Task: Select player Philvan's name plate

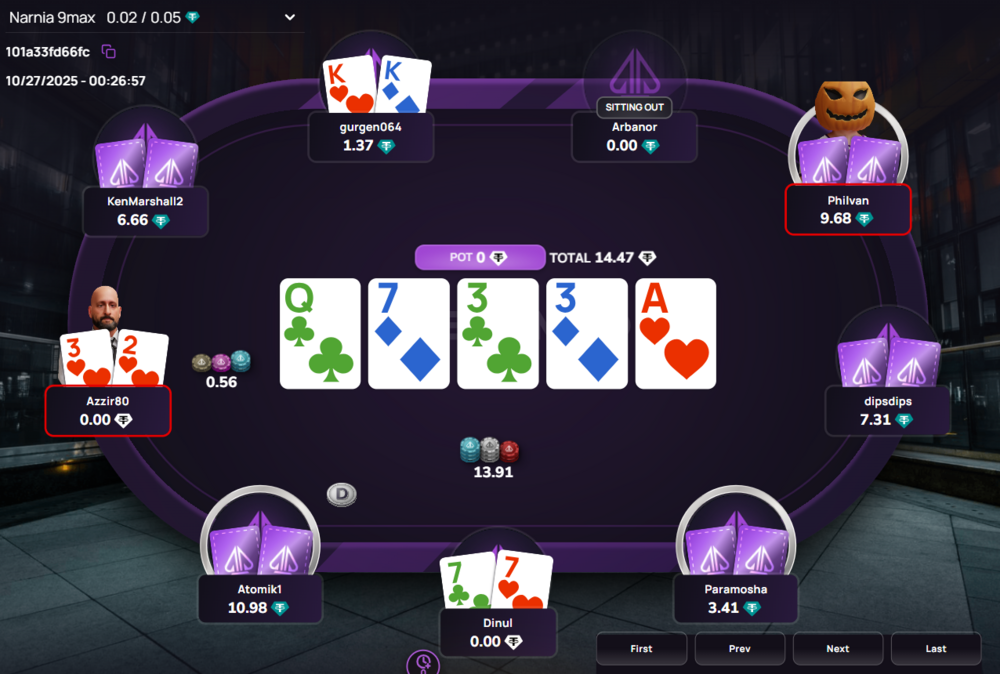Action: click(848, 209)
